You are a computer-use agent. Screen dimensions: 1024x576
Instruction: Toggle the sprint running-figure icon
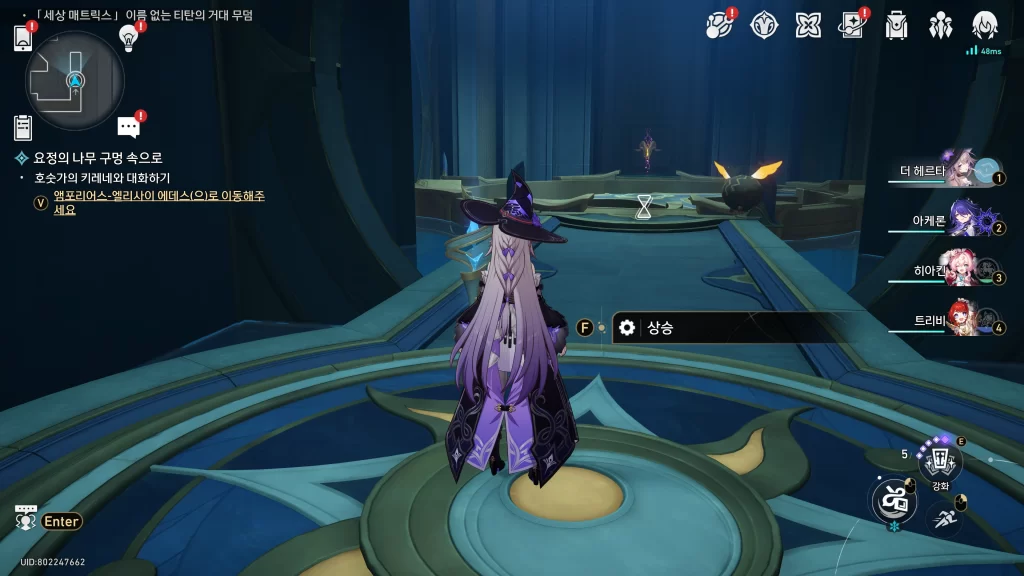[x=945, y=517]
